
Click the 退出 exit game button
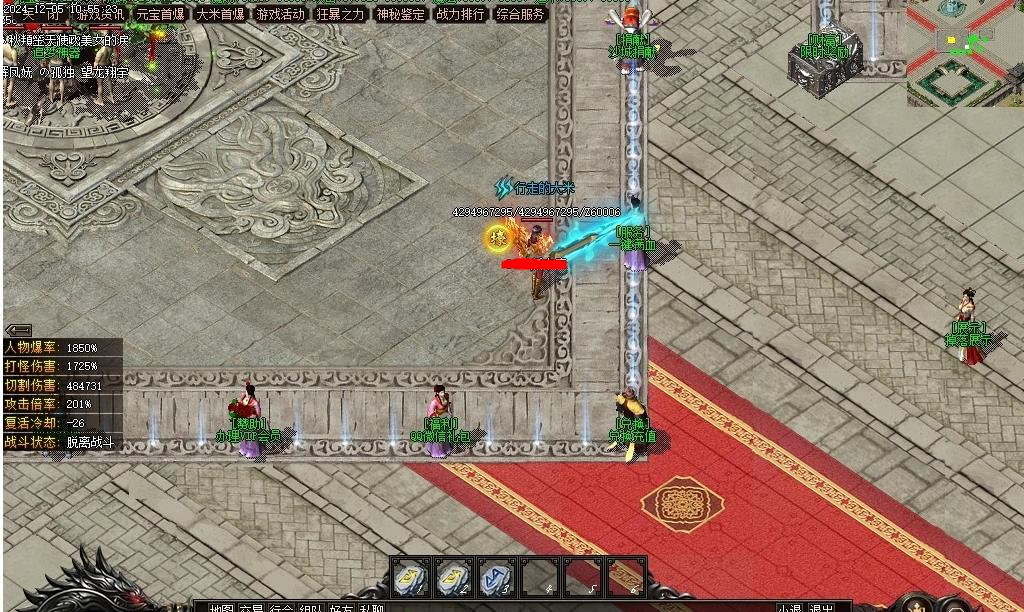click(822, 607)
